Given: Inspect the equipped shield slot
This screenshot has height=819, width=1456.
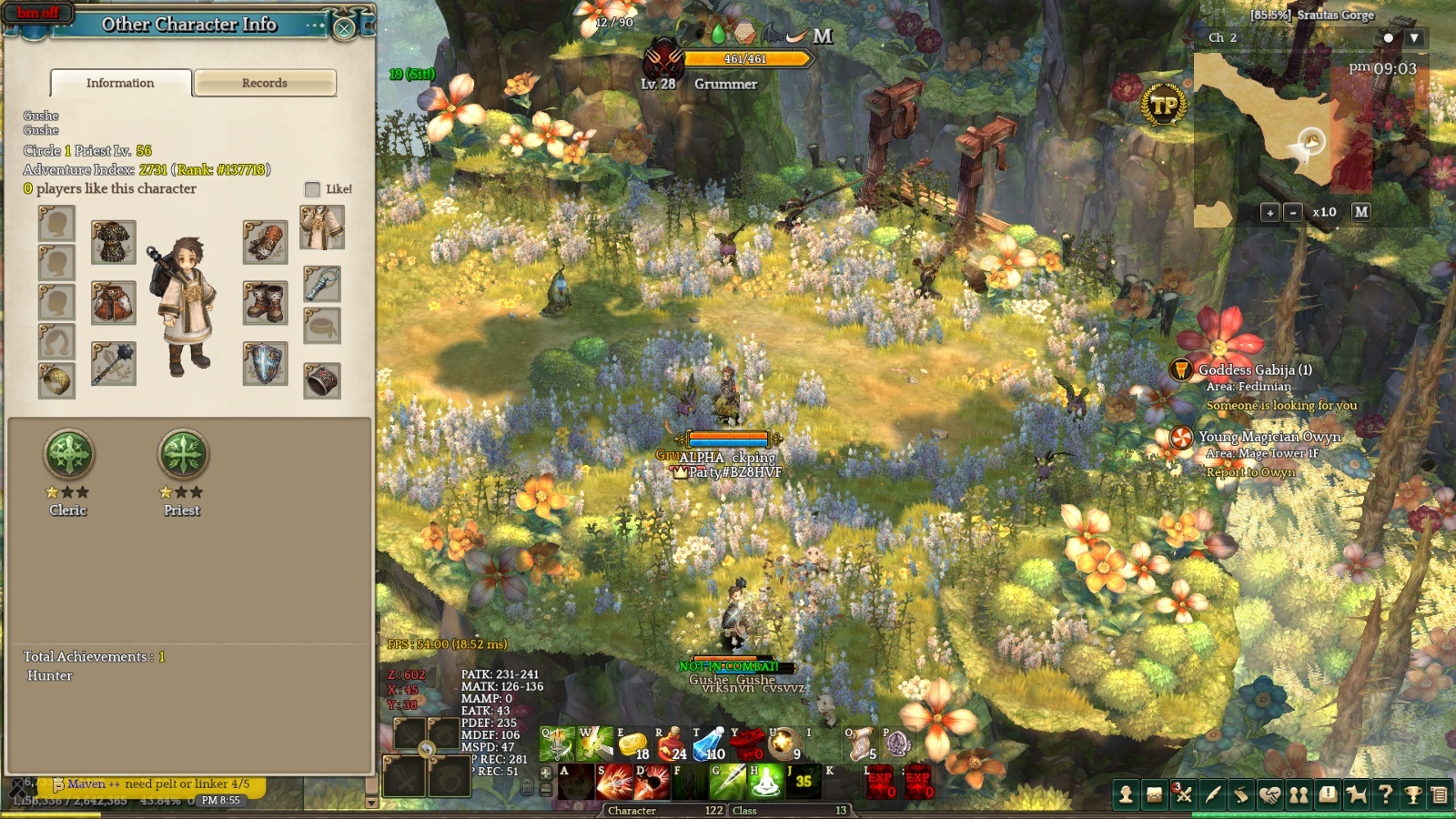Looking at the screenshot, I should pyautogui.click(x=265, y=363).
